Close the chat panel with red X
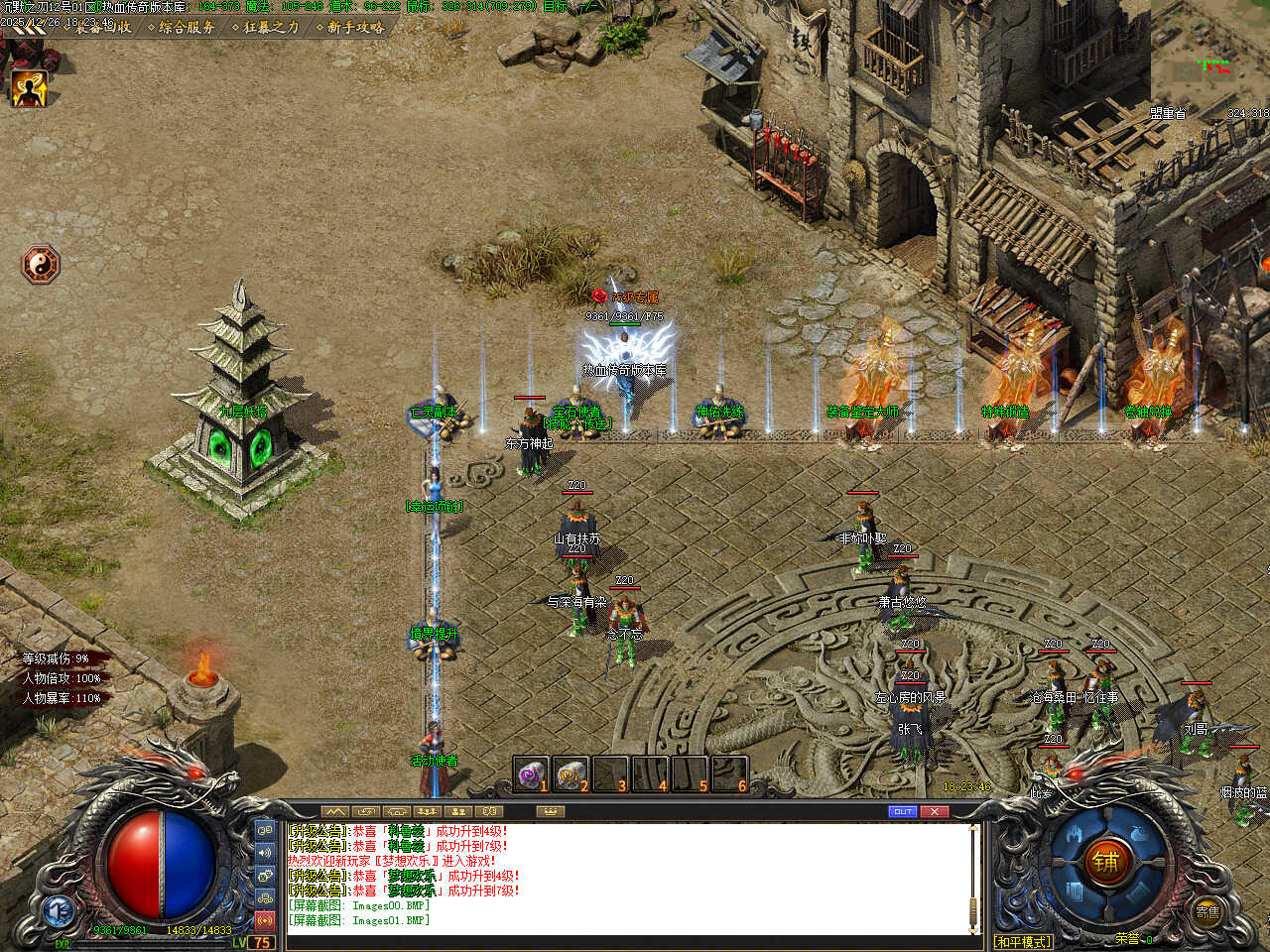 935,811
